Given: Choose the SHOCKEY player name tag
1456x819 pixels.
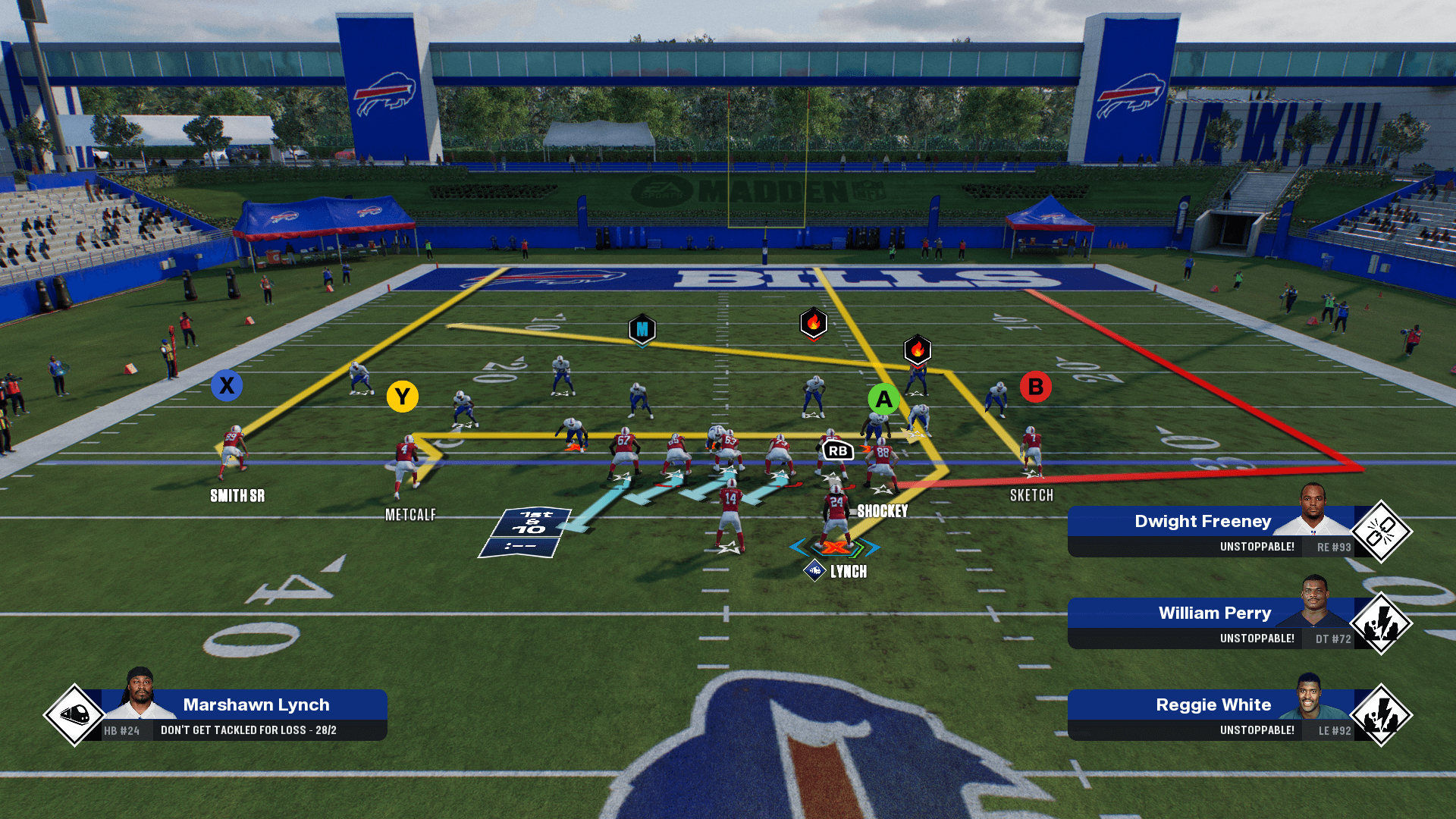Looking at the screenshot, I should (x=882, y=511).
